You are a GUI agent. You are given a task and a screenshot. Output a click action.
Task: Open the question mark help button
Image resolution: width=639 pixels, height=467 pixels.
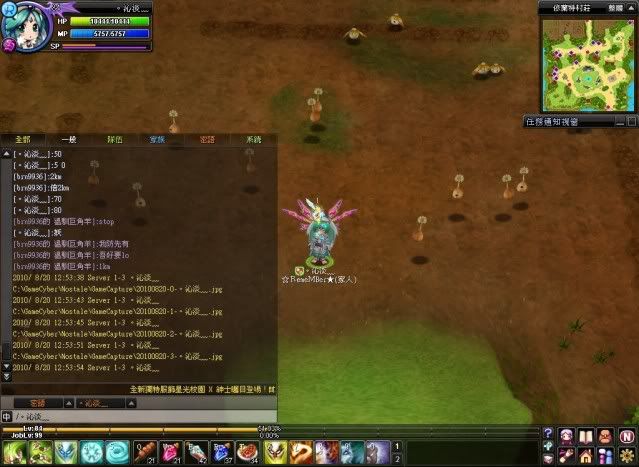tap(547, 434)
